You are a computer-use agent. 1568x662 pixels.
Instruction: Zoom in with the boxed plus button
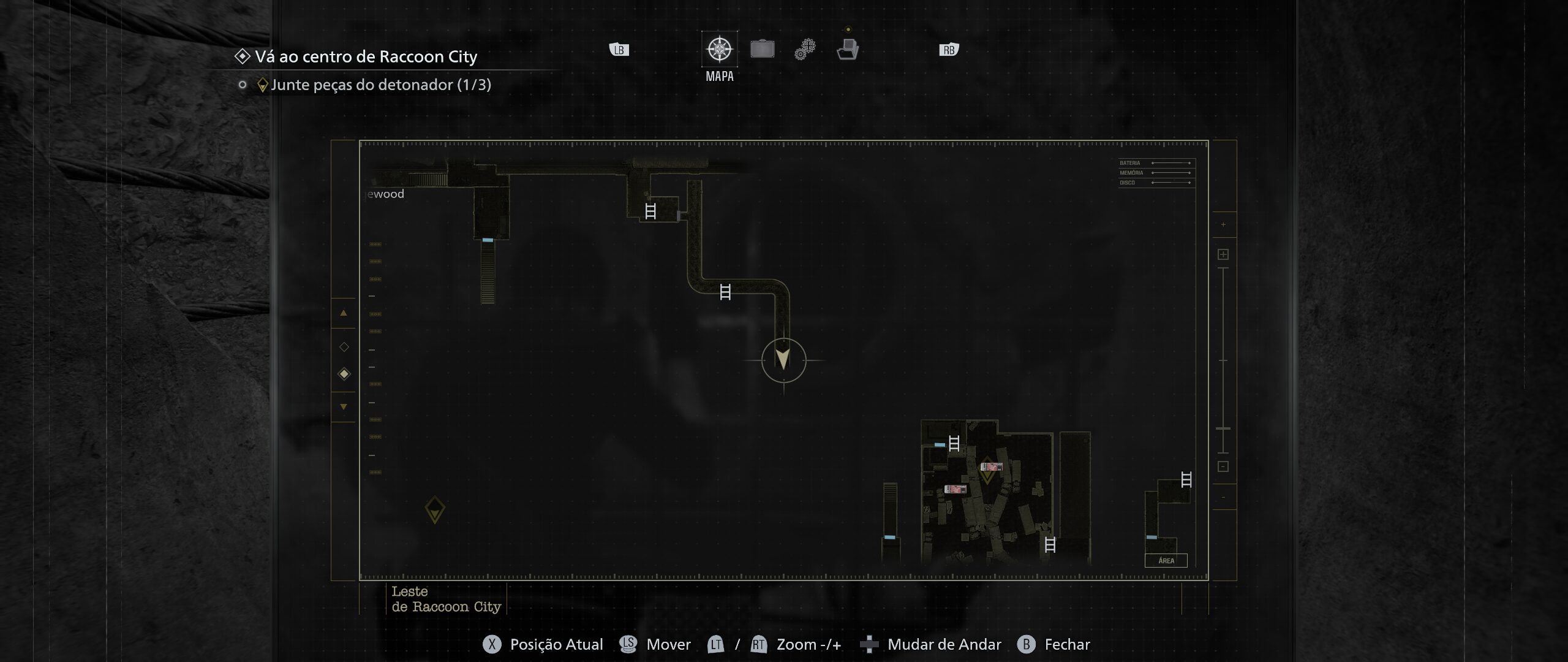coord(1223,254)
